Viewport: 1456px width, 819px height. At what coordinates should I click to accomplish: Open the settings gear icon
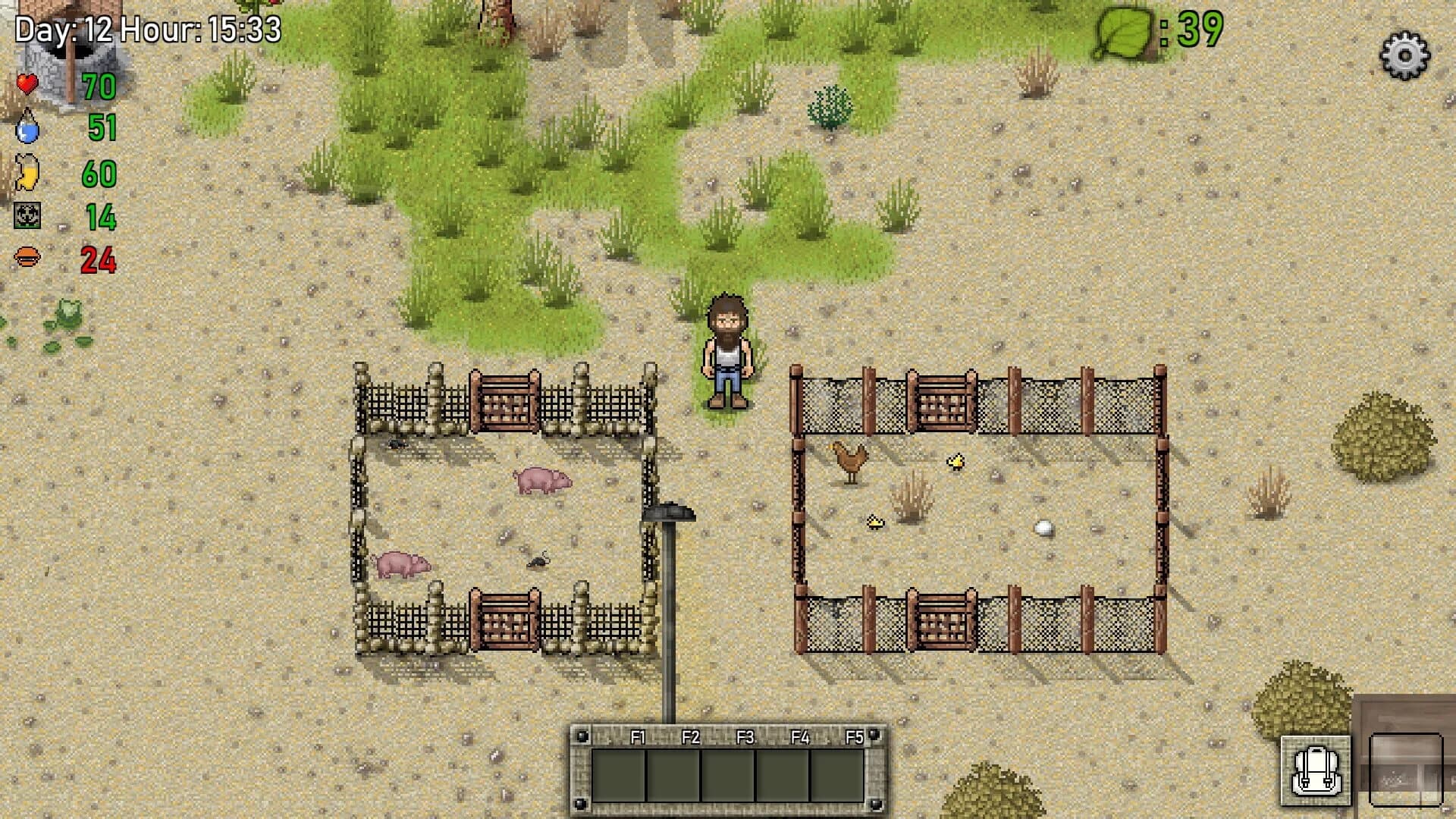[x=1407, y=55]
